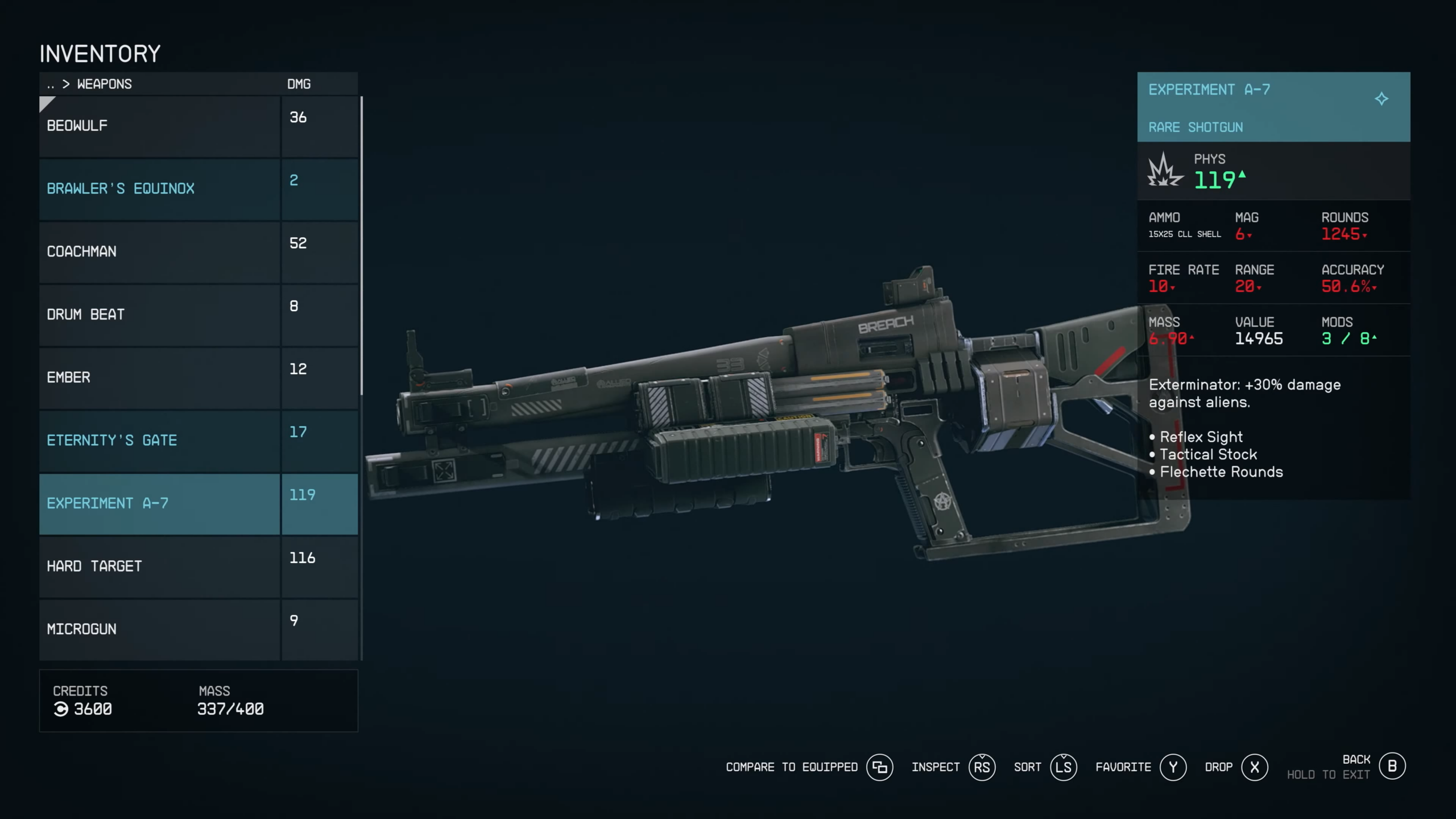
Task: Select the Ember weapon row
Action: (x=159, y=378)
